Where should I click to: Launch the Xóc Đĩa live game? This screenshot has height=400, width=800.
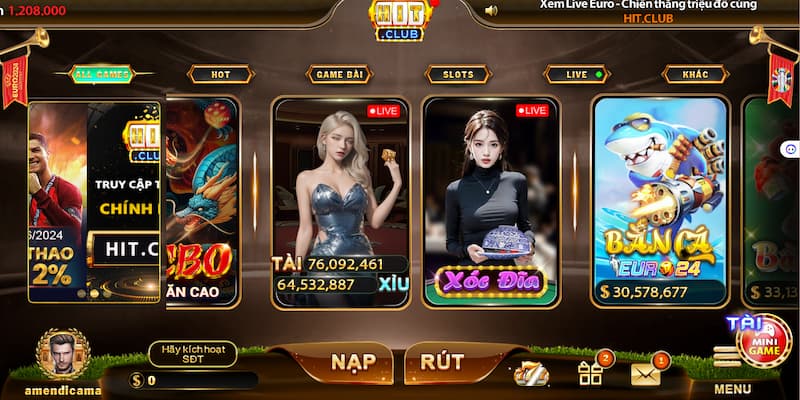(x=490, y=200)
